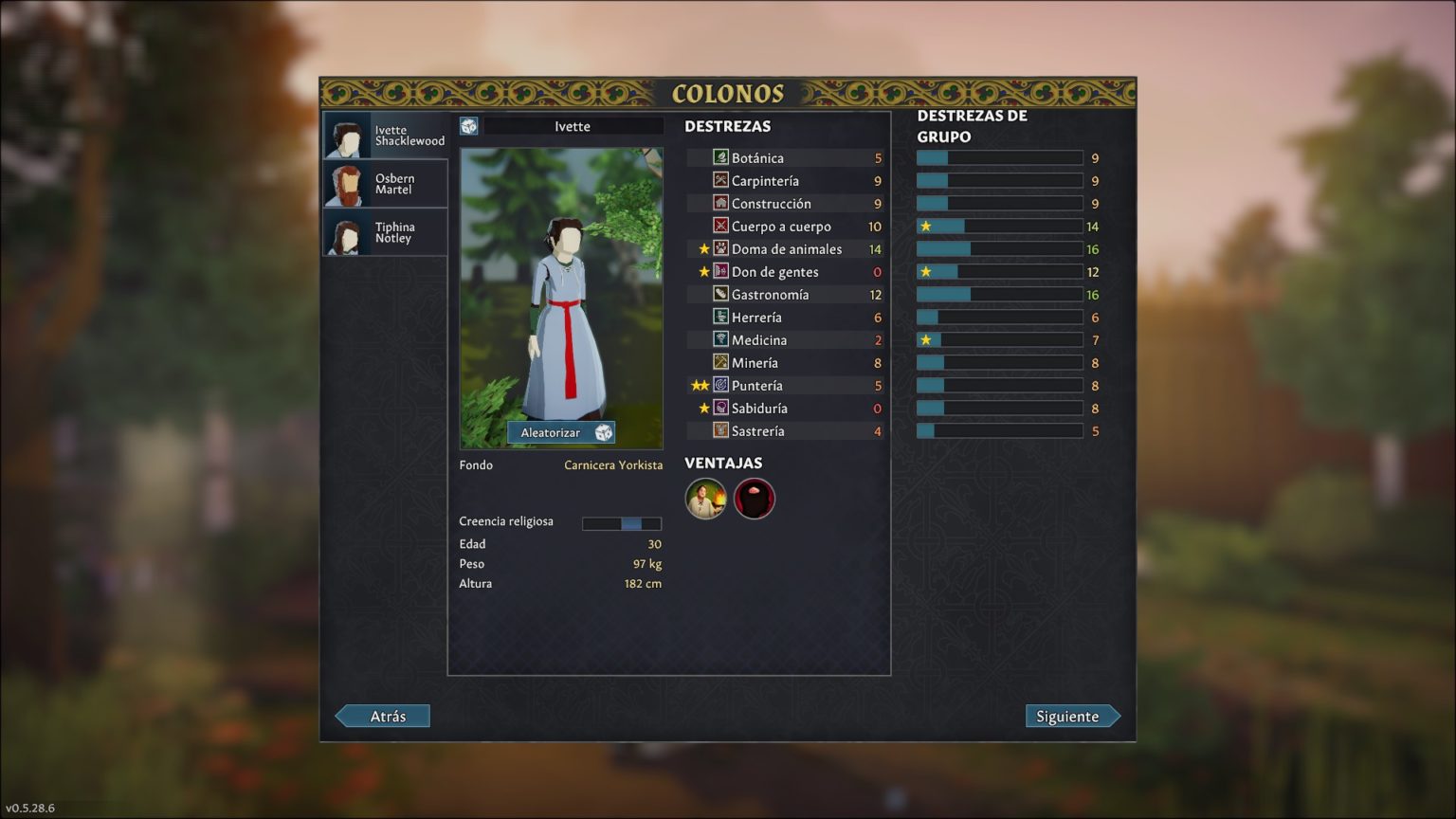Open the Carnicera Yorkista background entry
This screenshot has width=1456, height=819.
[x=613, y=464]
